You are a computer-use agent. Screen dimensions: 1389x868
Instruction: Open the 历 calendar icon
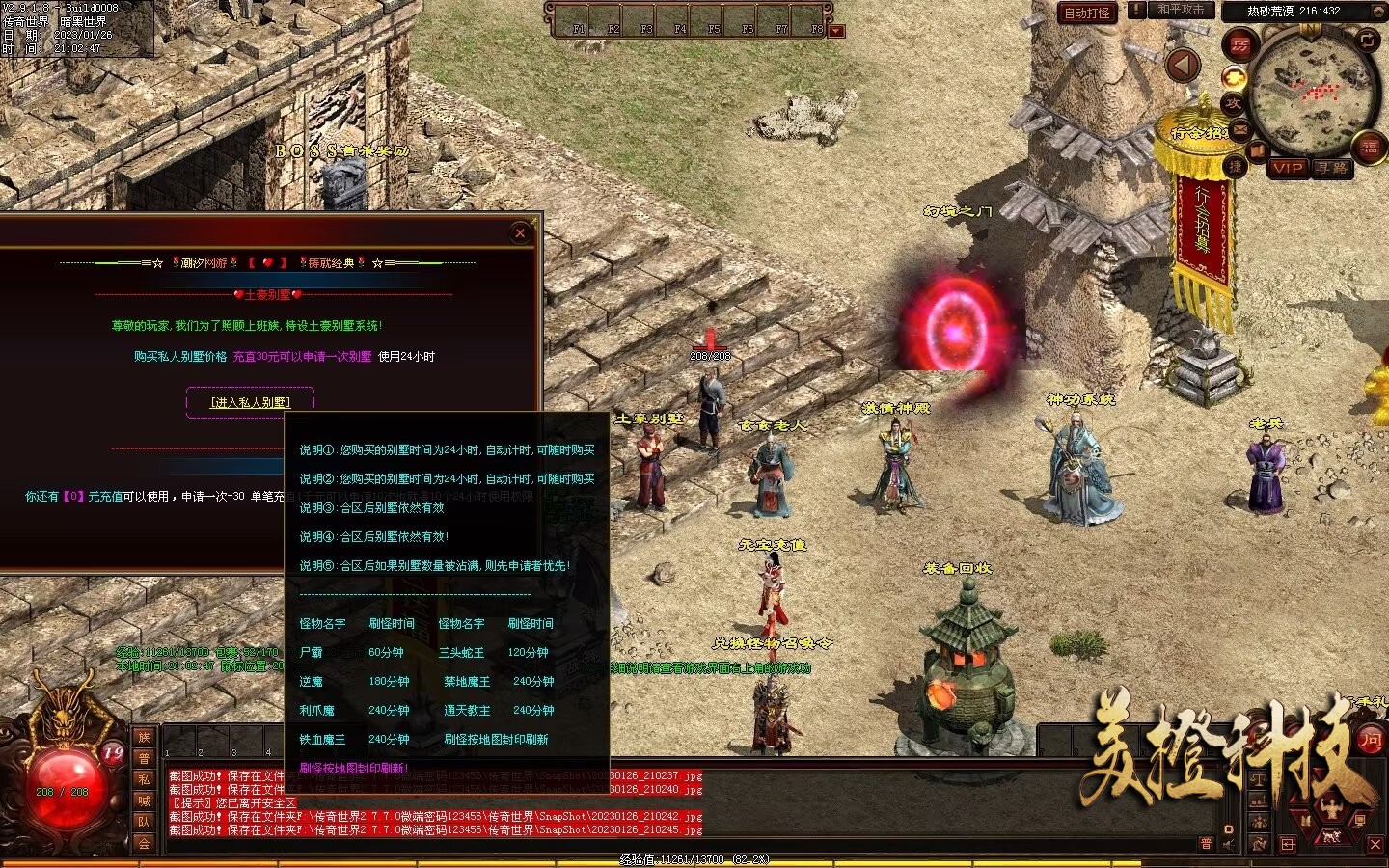1239,45
